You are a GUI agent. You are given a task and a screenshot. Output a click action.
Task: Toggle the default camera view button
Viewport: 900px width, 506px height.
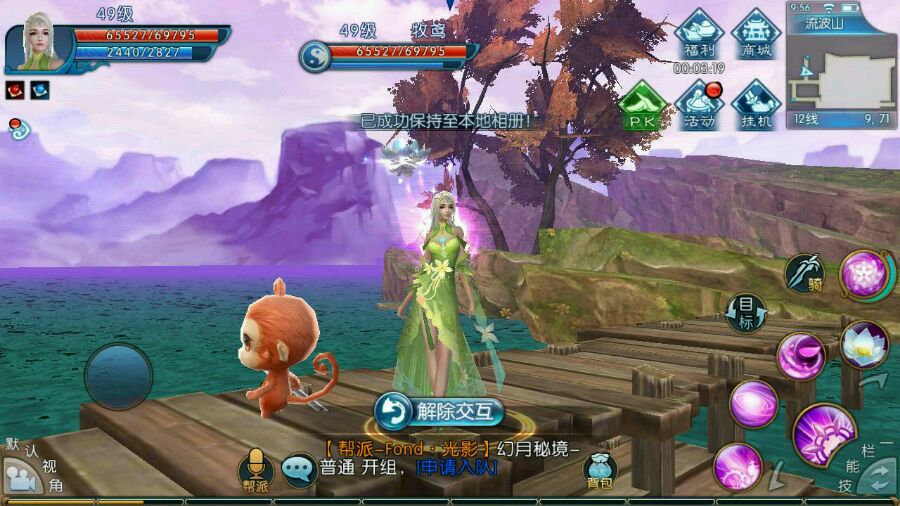22,477
